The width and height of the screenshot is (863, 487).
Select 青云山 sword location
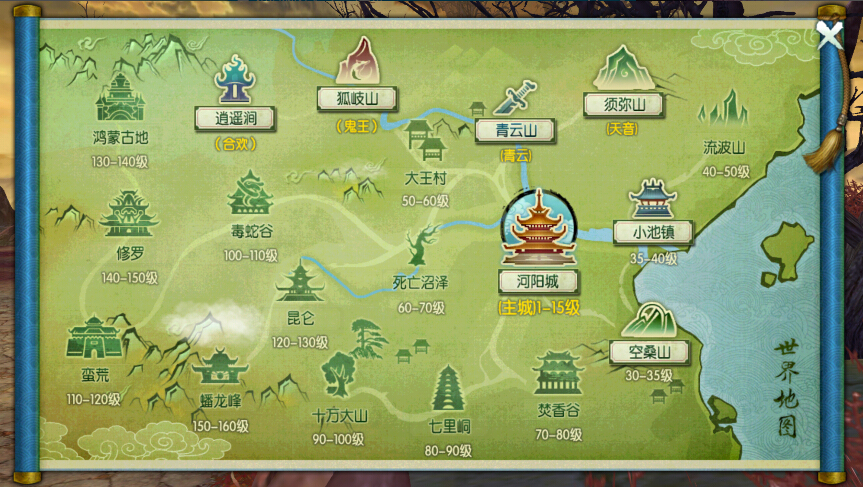515,129
